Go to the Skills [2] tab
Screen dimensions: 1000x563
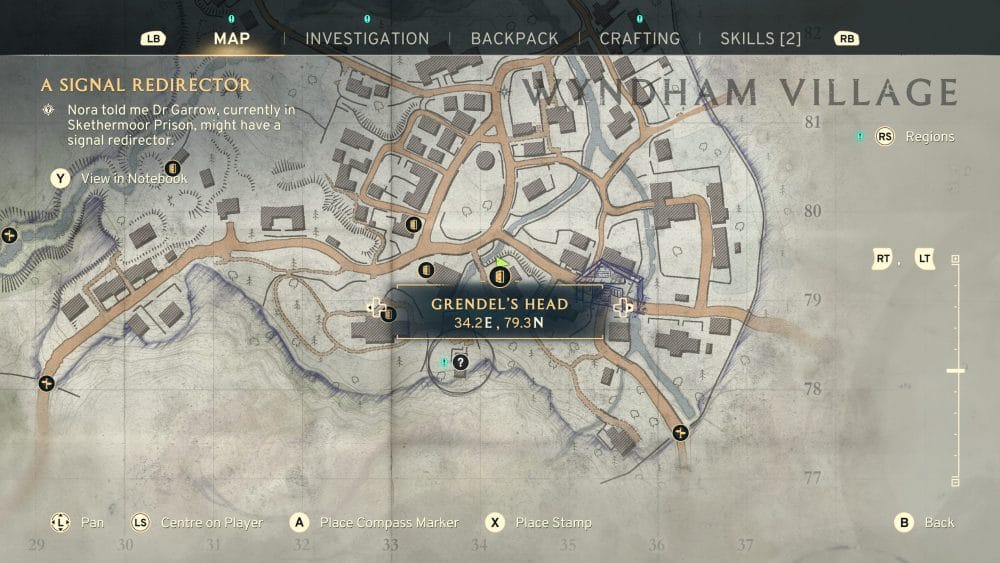(761, 39)
